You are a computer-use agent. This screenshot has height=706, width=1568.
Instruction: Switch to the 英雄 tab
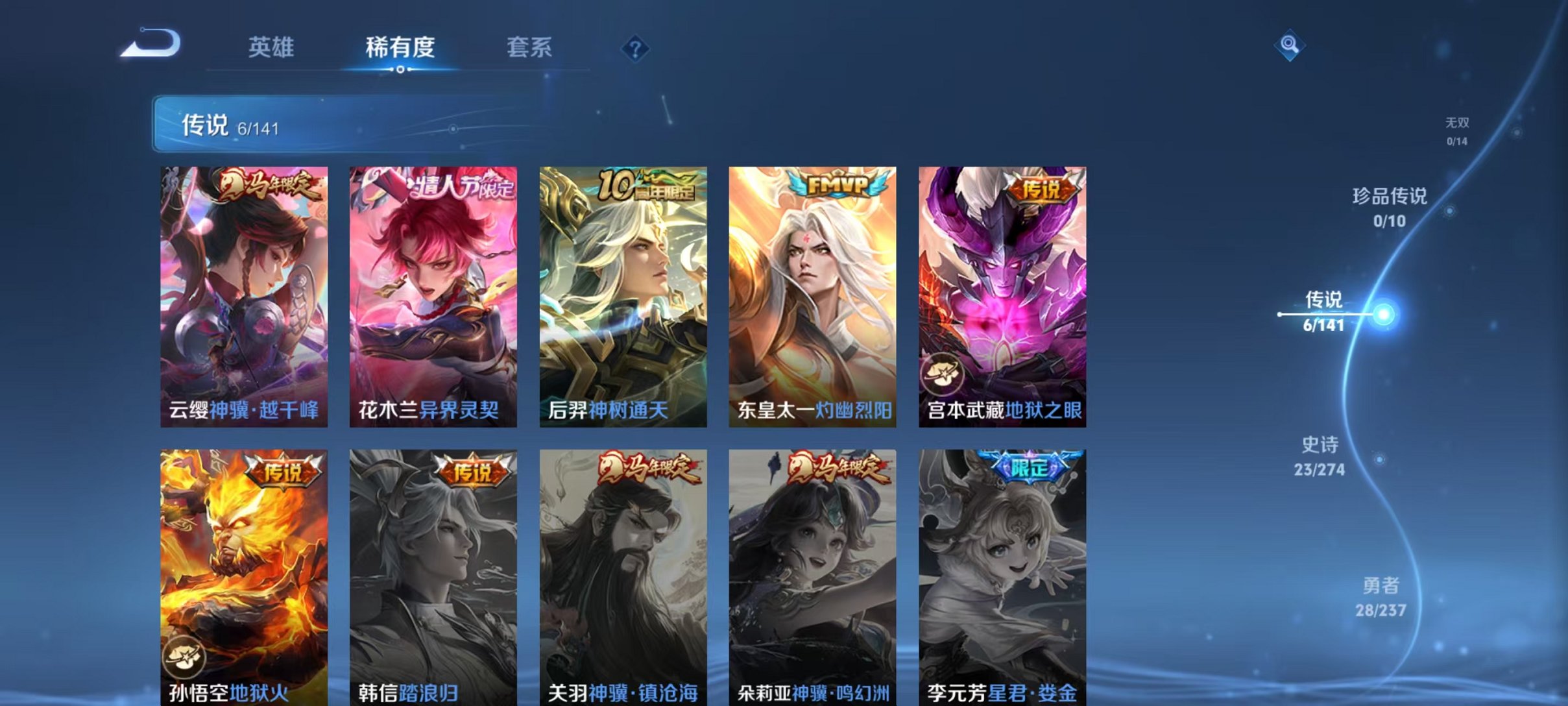point(272,47)
